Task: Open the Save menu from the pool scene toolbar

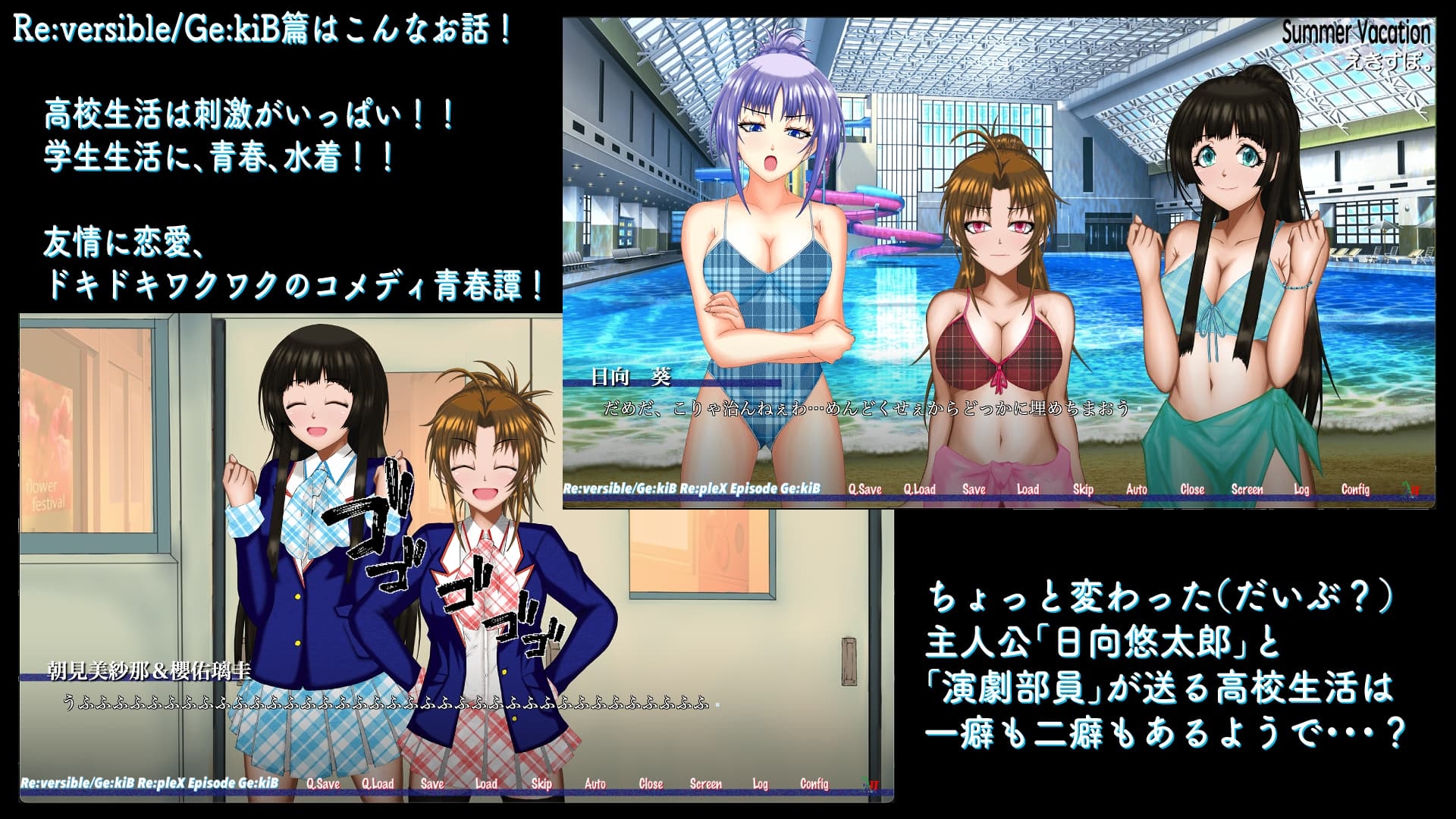Action: click(974, 490)
